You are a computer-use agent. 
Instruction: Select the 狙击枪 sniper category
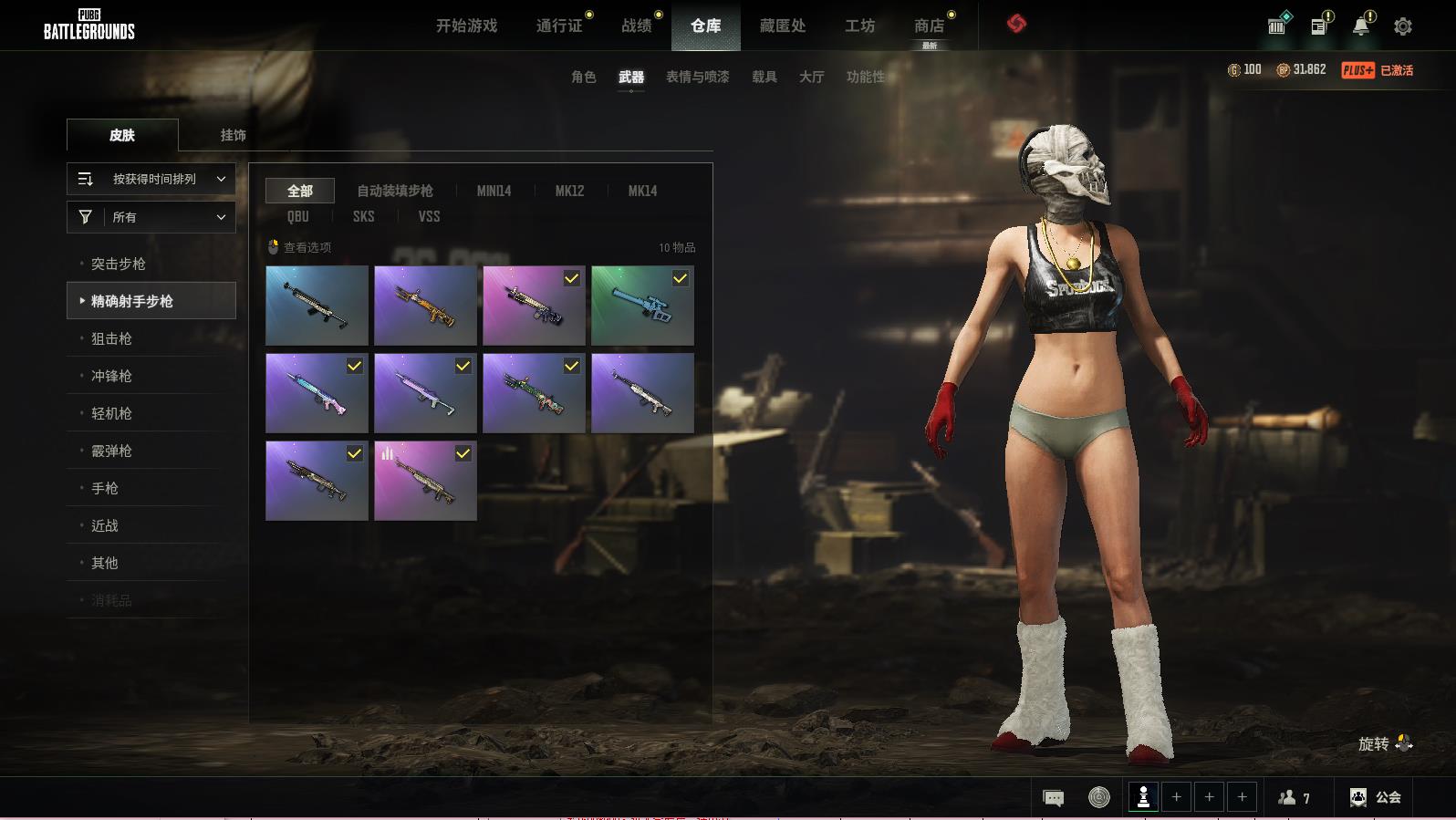[x=111, y=338]
